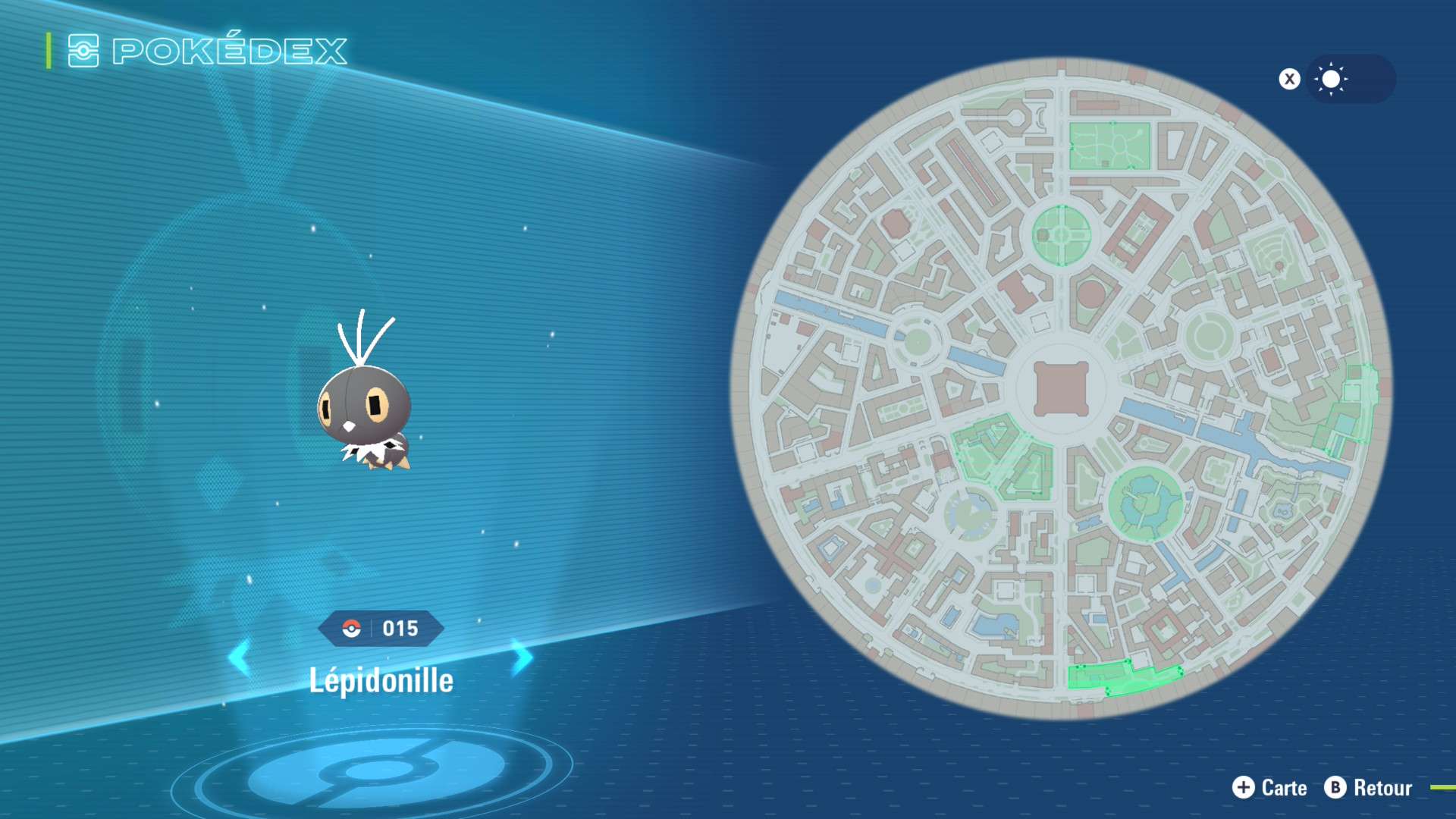Open the circular habitat map of the city

point(1062,388)
